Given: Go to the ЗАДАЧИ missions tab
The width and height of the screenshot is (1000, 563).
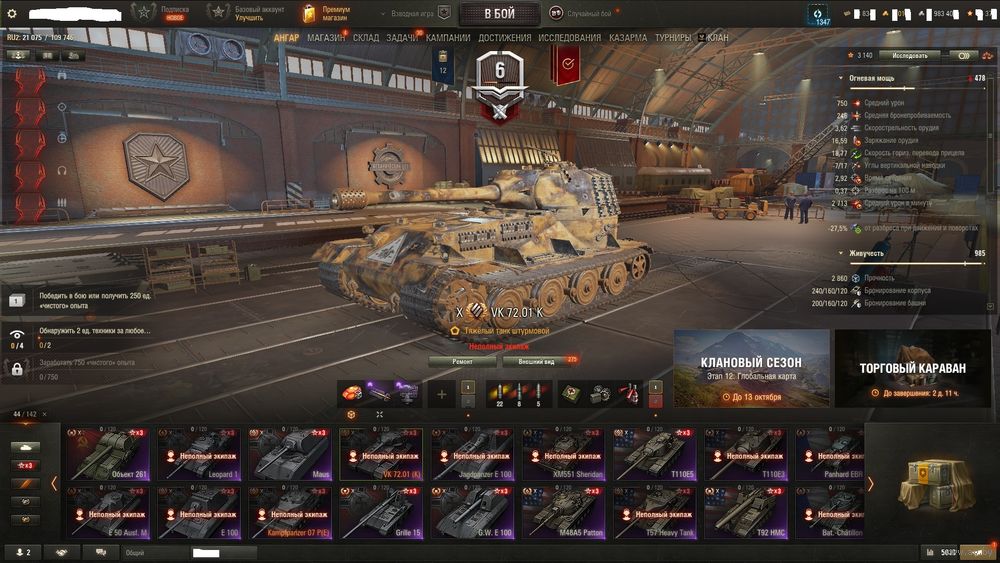Looking at the screenshot, I should click(x=402, y=38).
